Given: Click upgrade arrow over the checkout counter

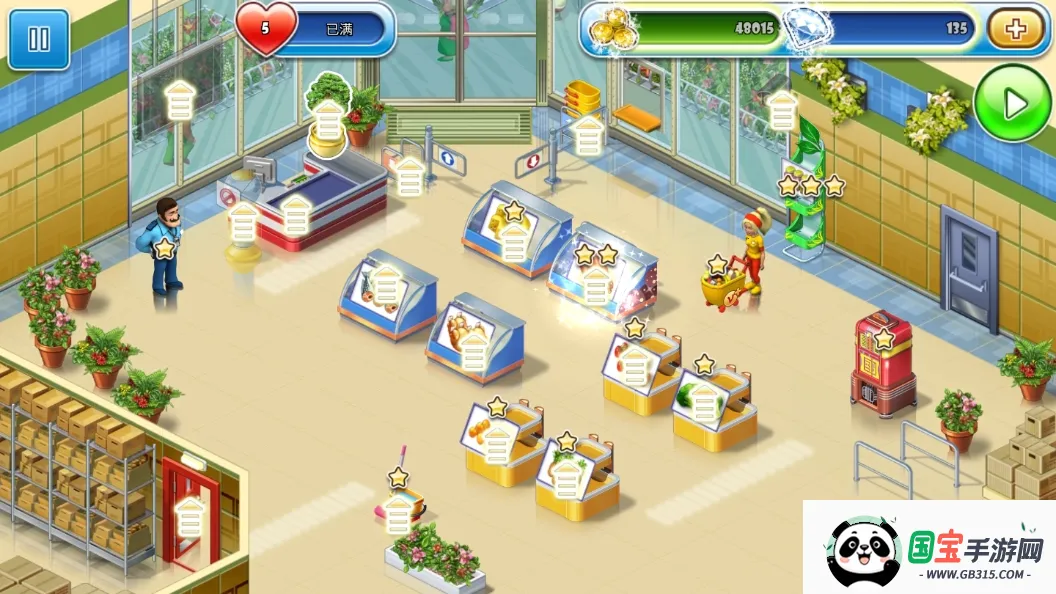Looking at the screenshot, I should [295, 215].
